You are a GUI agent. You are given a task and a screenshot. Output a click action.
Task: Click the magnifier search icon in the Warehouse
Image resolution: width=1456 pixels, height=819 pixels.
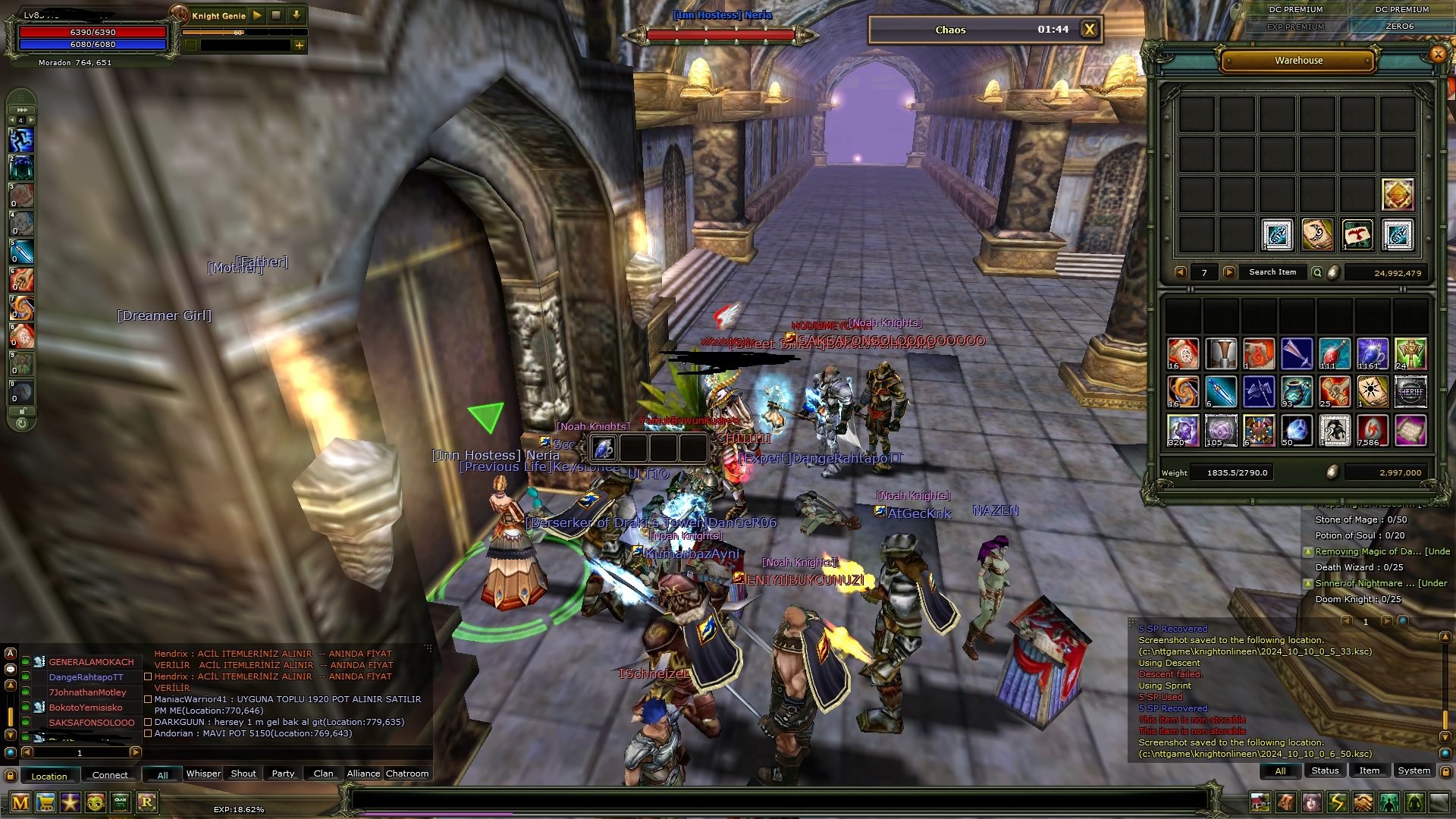pyautogui.click(x=1317, y=272)
